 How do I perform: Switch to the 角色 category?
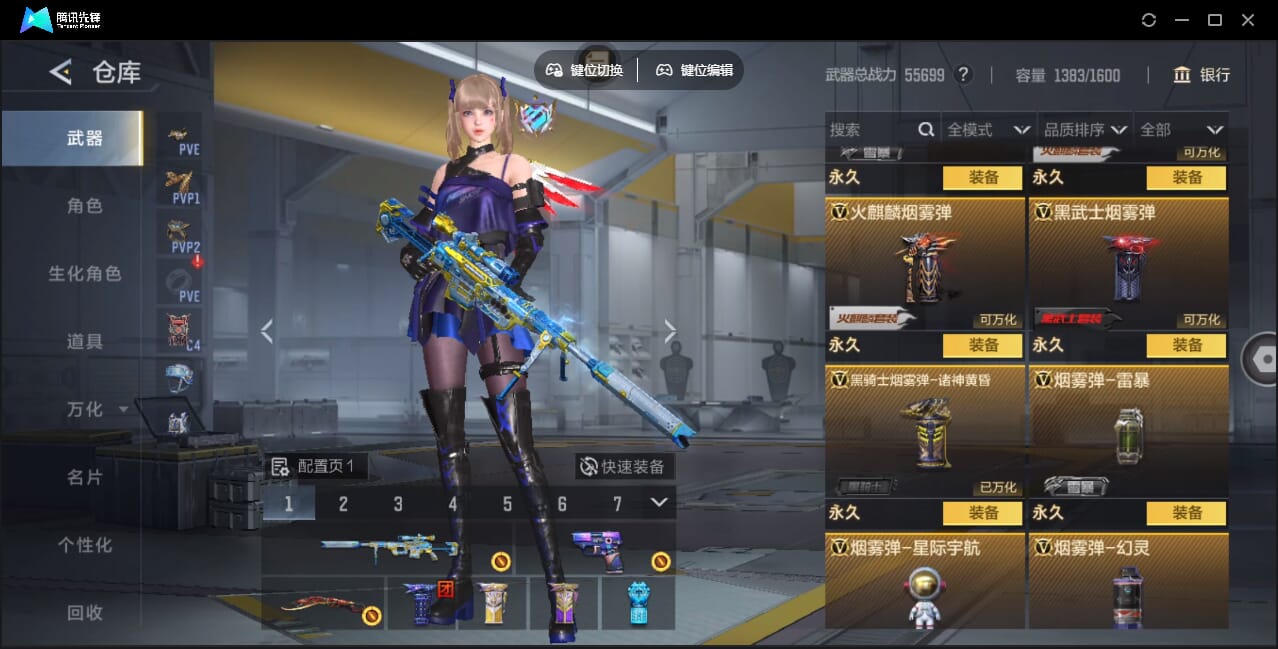pos(84,206)
